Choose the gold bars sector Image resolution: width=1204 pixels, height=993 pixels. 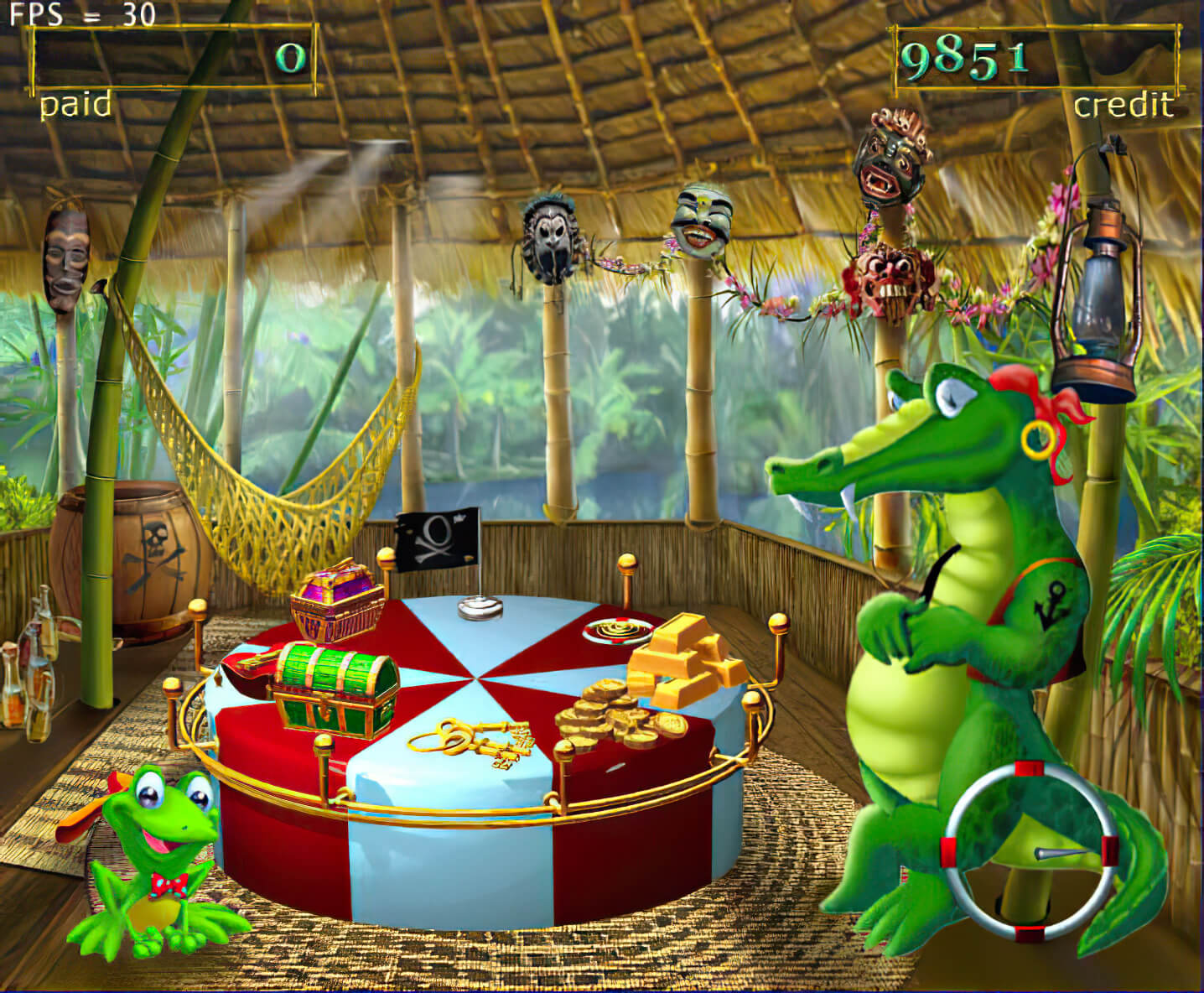(685, 657)
